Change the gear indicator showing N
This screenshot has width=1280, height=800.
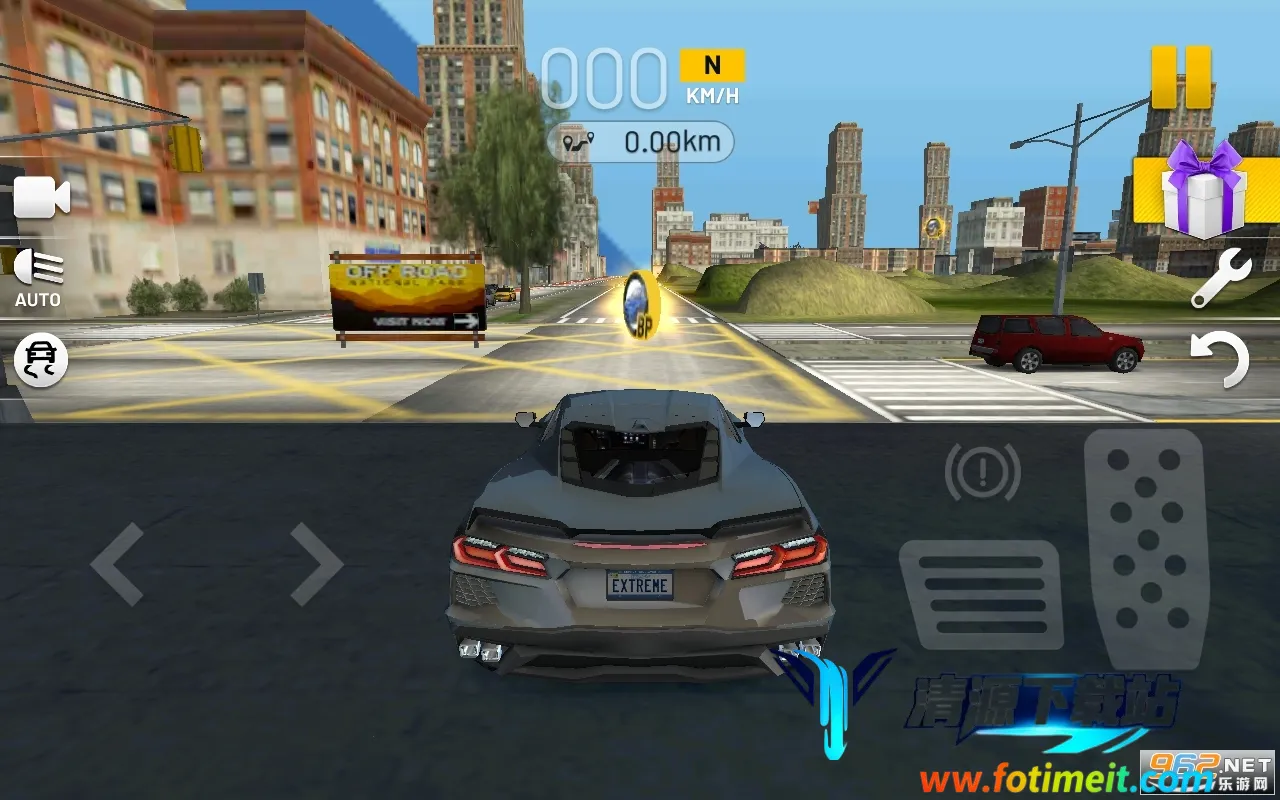[x=712, y=66]
